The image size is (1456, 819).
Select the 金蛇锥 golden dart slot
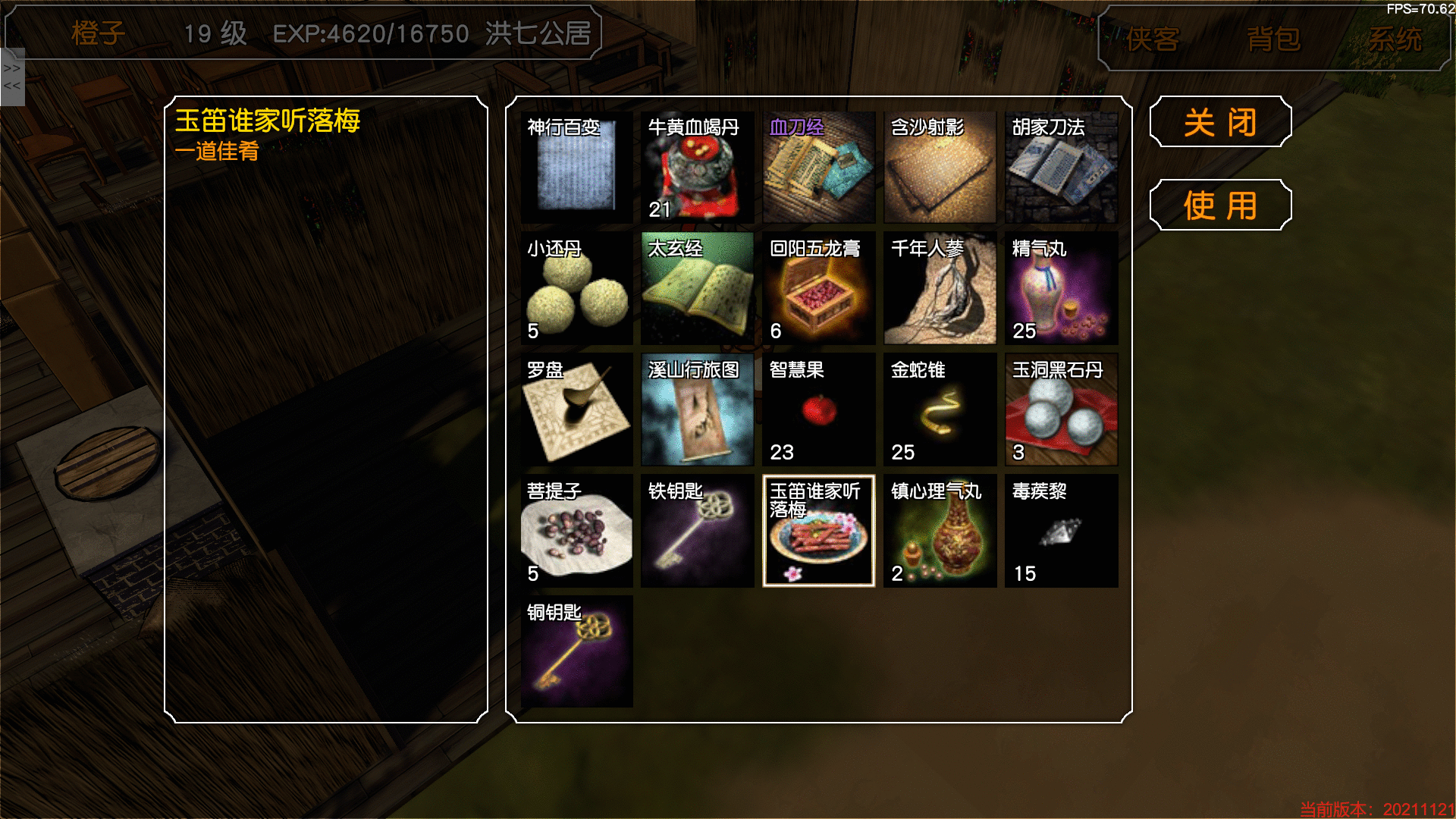tap(940, 410)
